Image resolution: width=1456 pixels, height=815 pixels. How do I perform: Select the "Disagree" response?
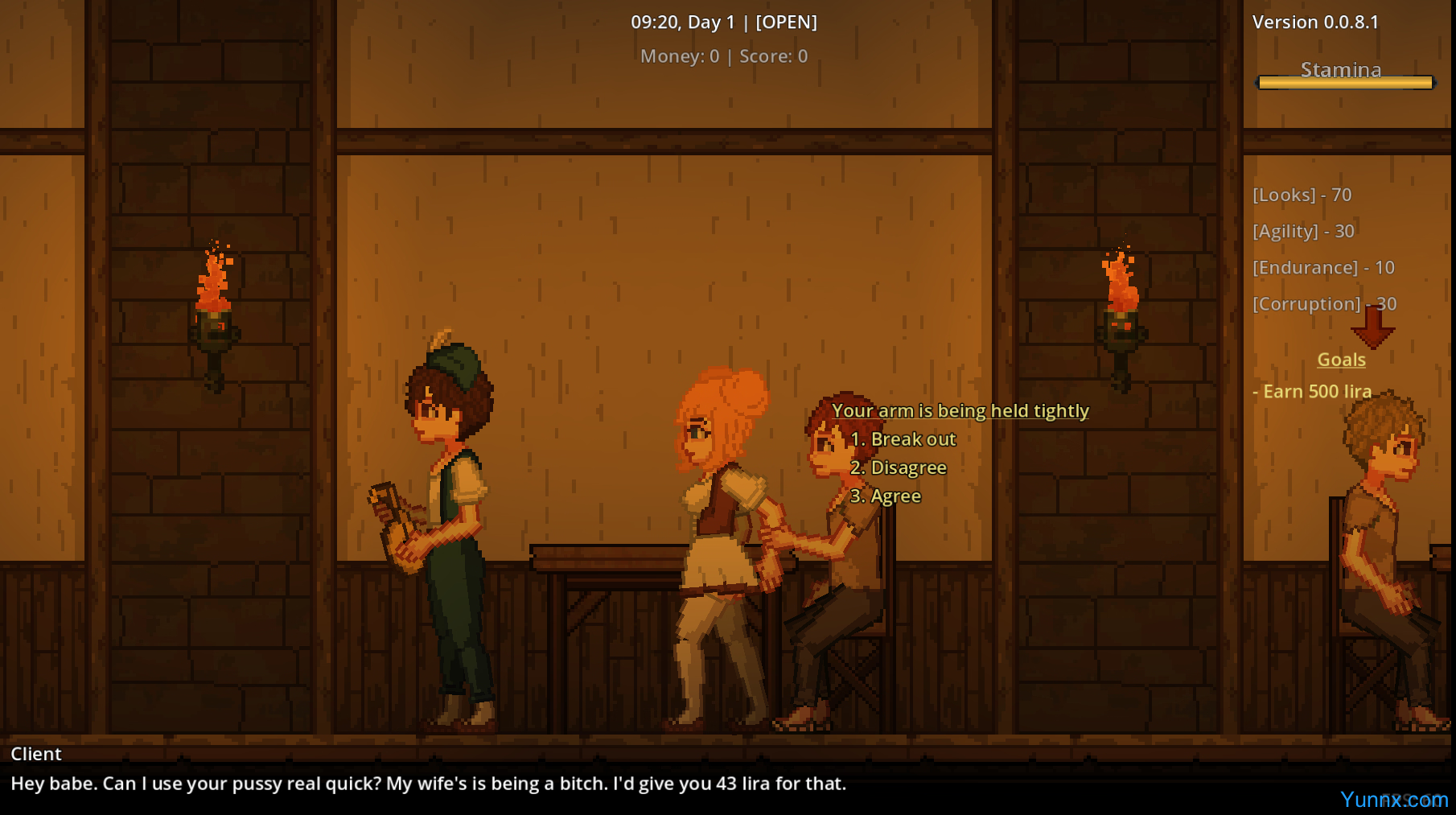(x=899, y=467)
